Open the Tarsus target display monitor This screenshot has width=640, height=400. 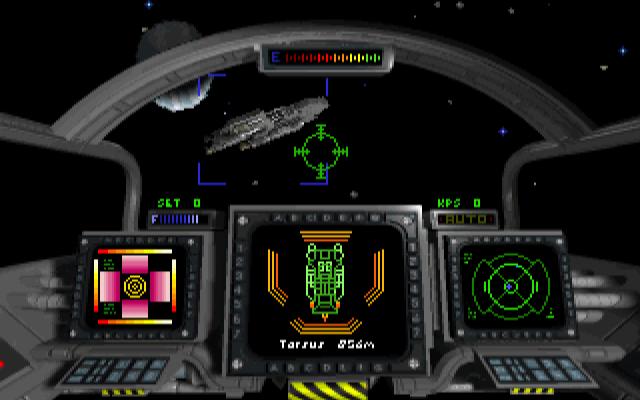click(322, 290)
